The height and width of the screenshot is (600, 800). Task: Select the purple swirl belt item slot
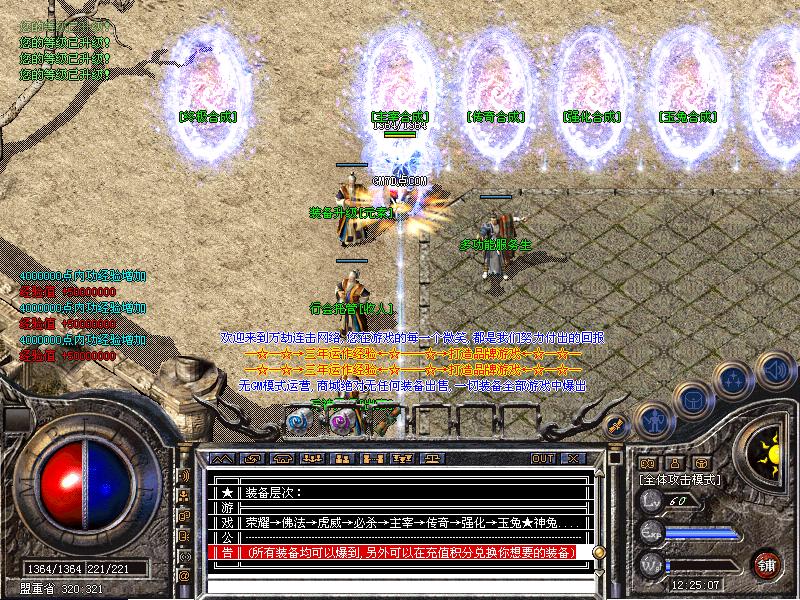340,422
